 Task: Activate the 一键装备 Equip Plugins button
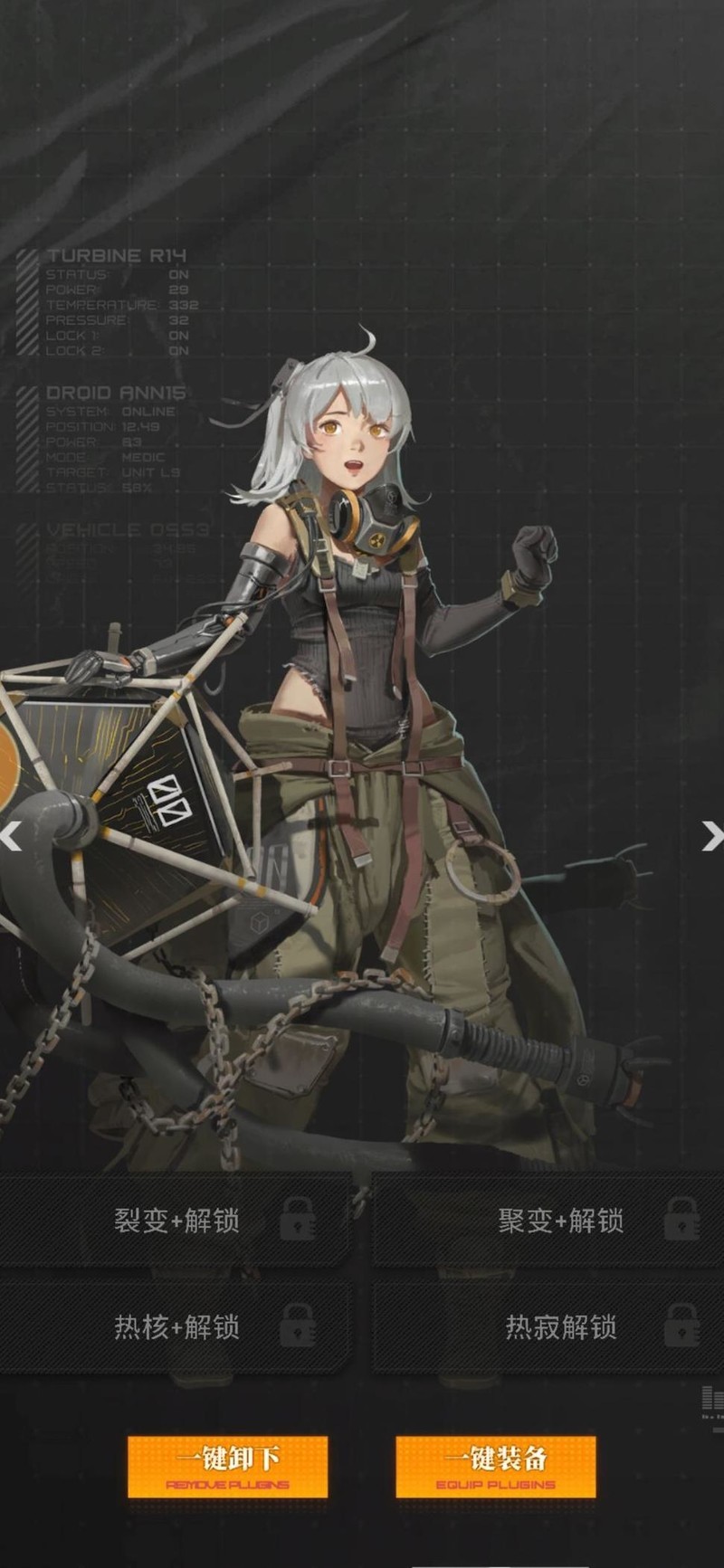[495, 1467]
